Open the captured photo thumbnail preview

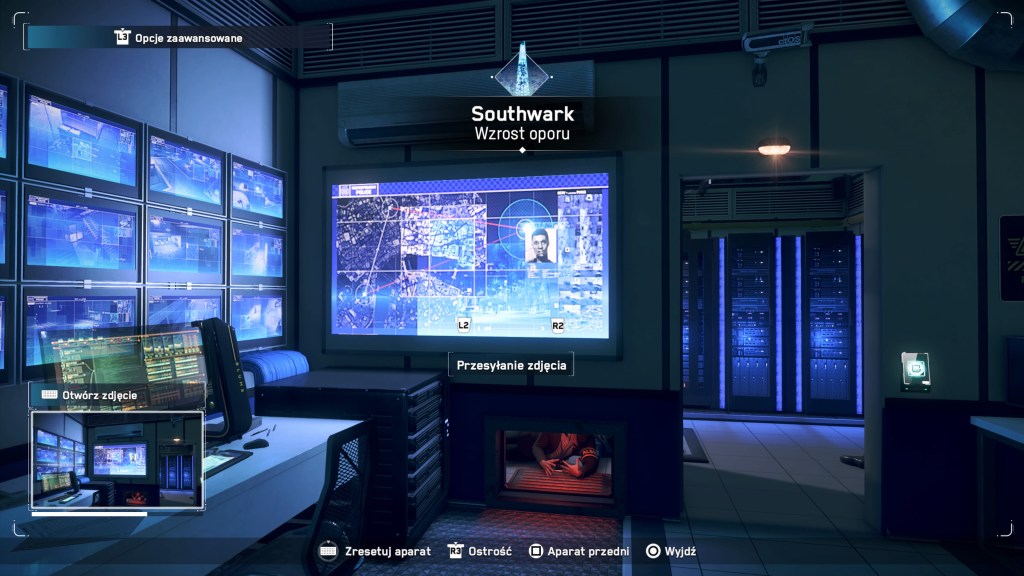pyautogui.click(x=117, y=461)
